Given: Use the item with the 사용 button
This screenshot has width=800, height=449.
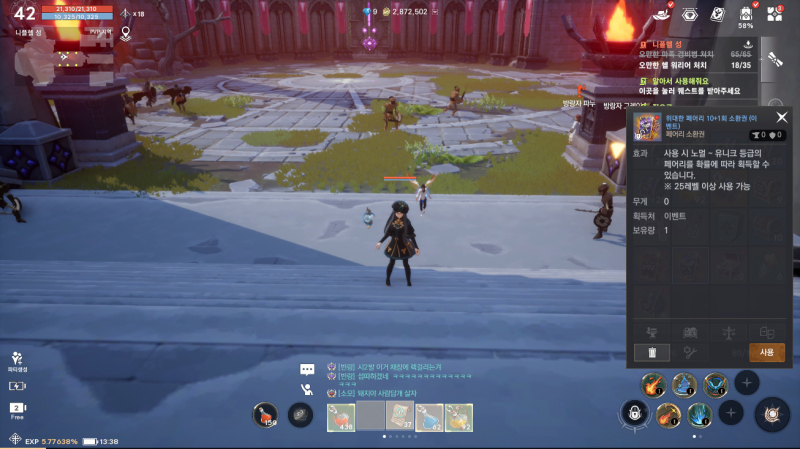Looking at the screenshot, I should [766, 352].
